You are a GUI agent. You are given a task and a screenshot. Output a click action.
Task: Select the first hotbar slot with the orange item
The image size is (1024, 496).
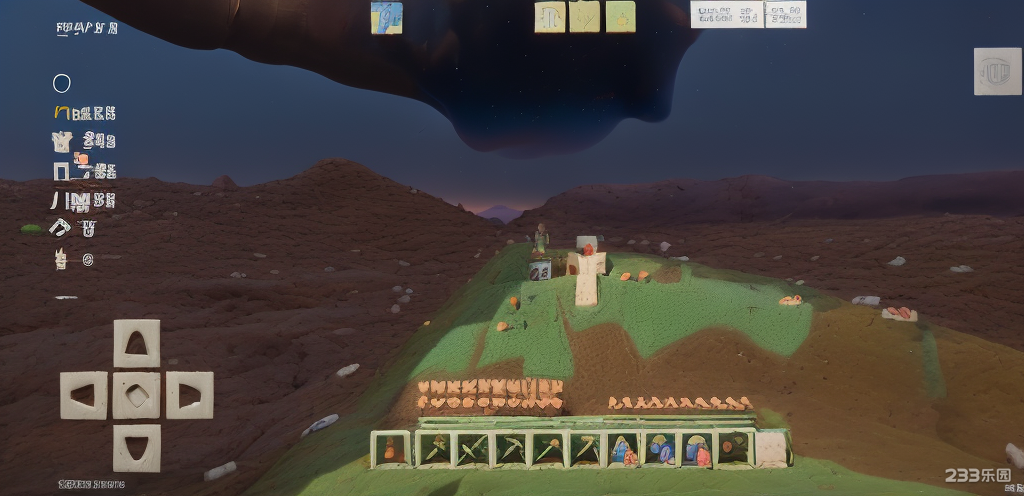pyautogui.click(x=391, y=449)
